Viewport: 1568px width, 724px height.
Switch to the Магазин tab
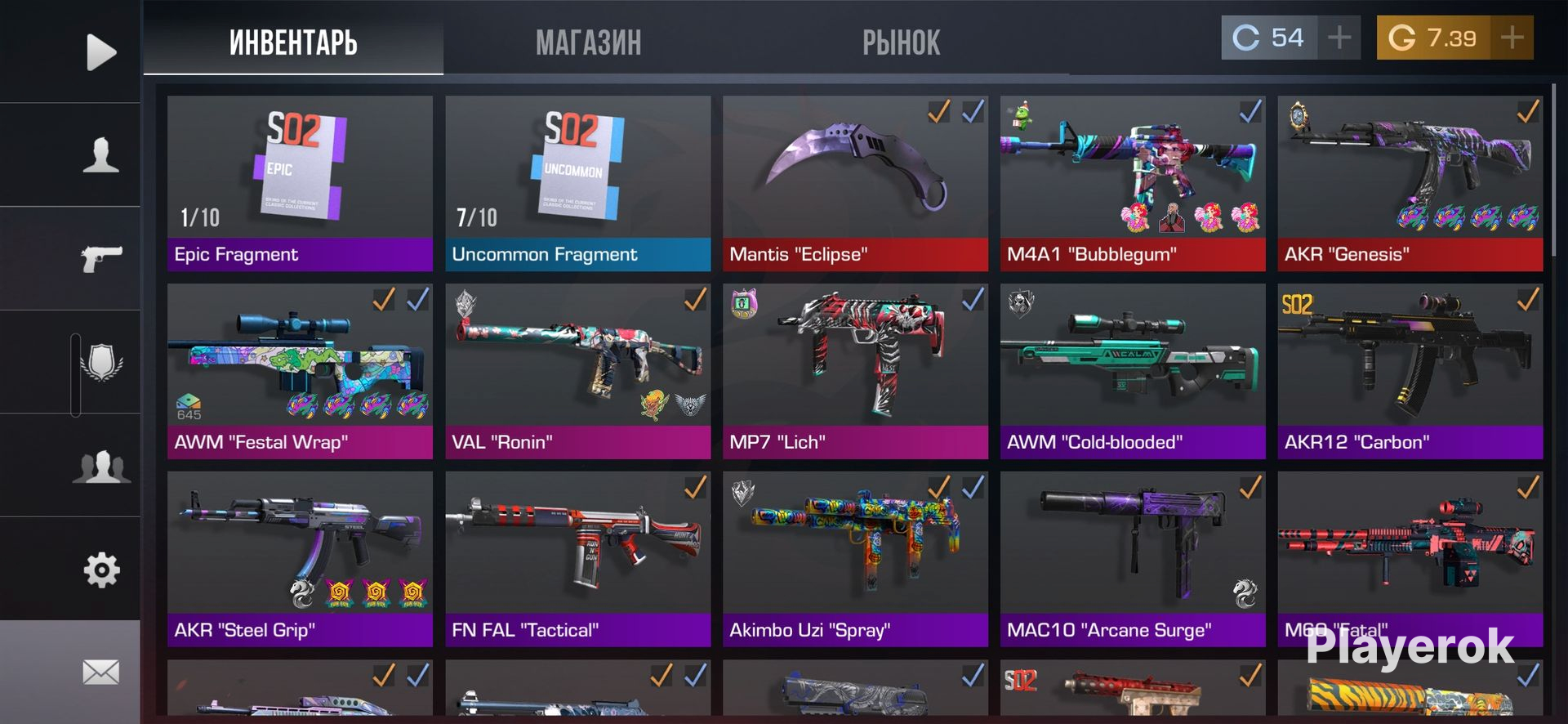(x=588, y=42)
